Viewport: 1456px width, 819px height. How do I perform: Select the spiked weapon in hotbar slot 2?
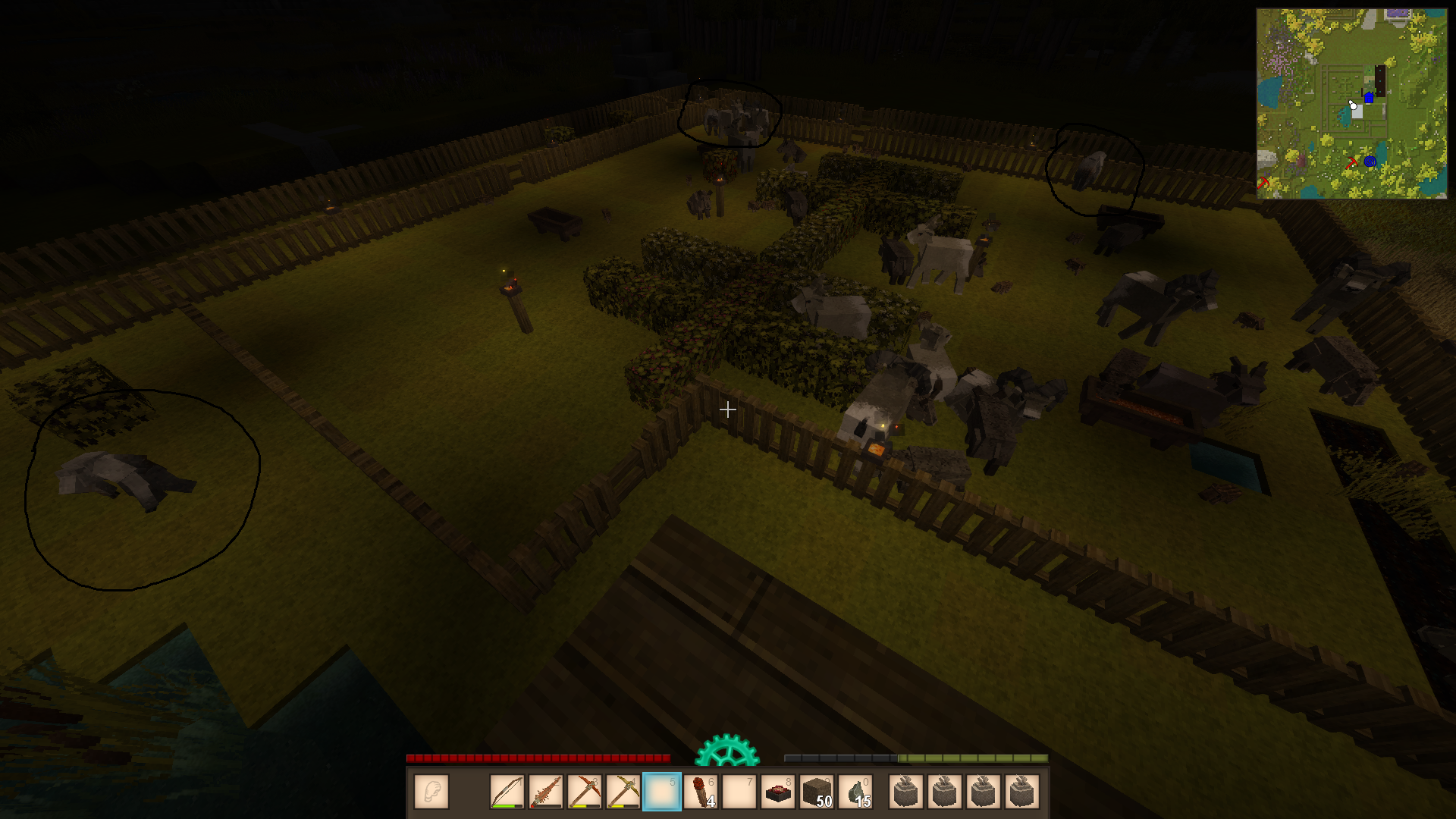pos(546,792)
